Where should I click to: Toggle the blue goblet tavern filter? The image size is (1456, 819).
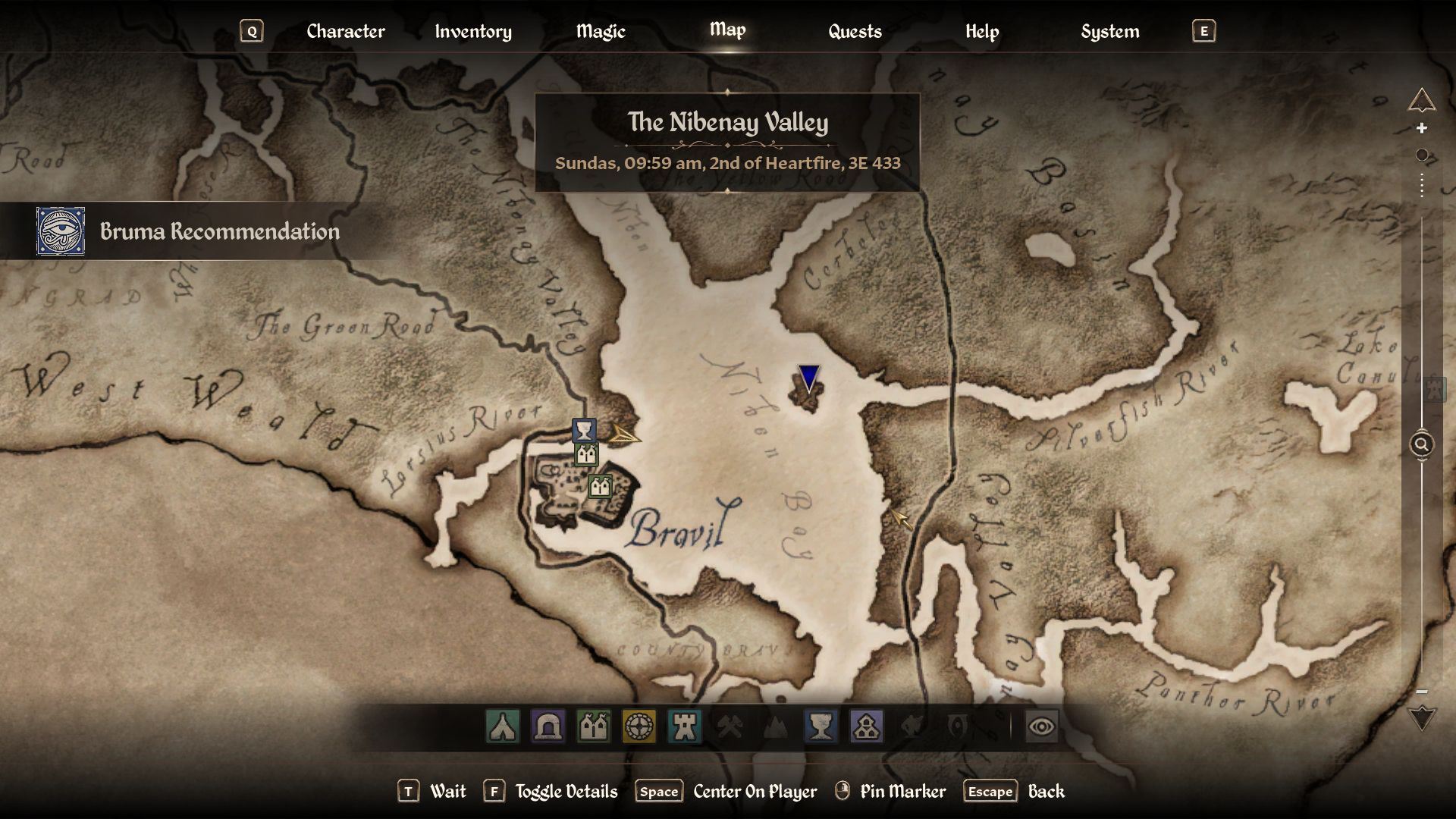(821, 726)
